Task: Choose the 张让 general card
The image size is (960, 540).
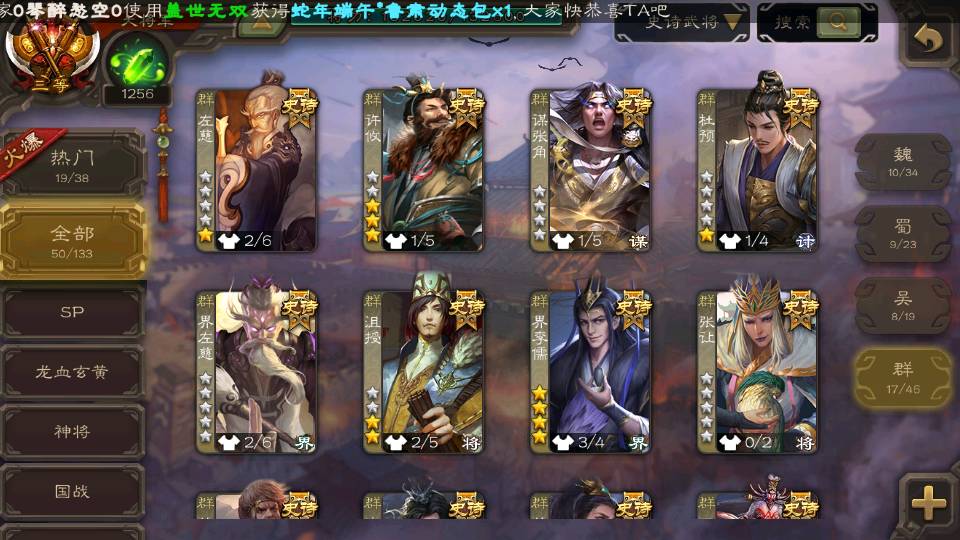Action: tap(758, 370)
